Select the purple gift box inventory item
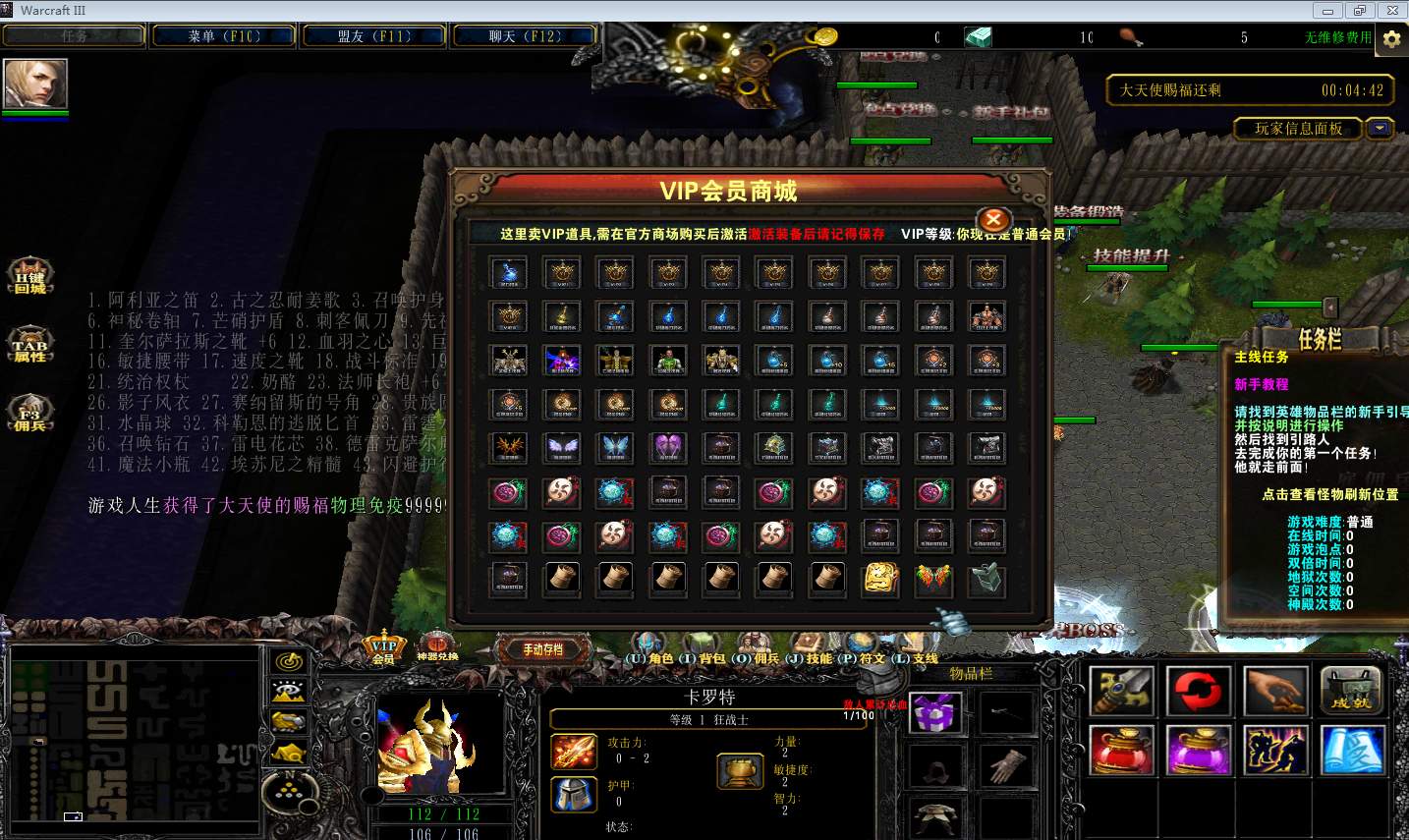Viewport: 1409px width, 840px height. pyautogui.click(x=935, y=712)
